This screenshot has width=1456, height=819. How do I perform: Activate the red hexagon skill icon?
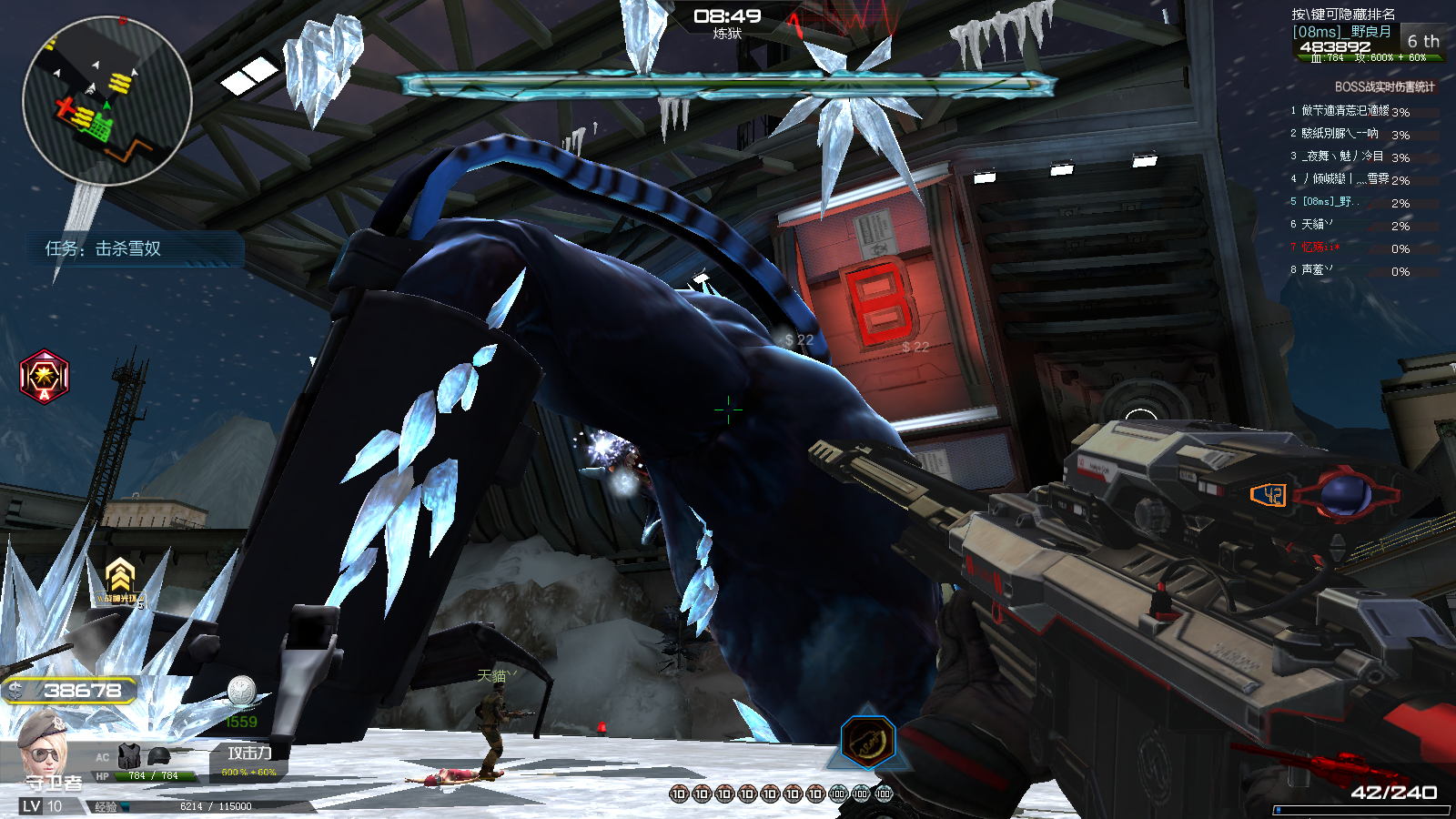pos(45,376)
